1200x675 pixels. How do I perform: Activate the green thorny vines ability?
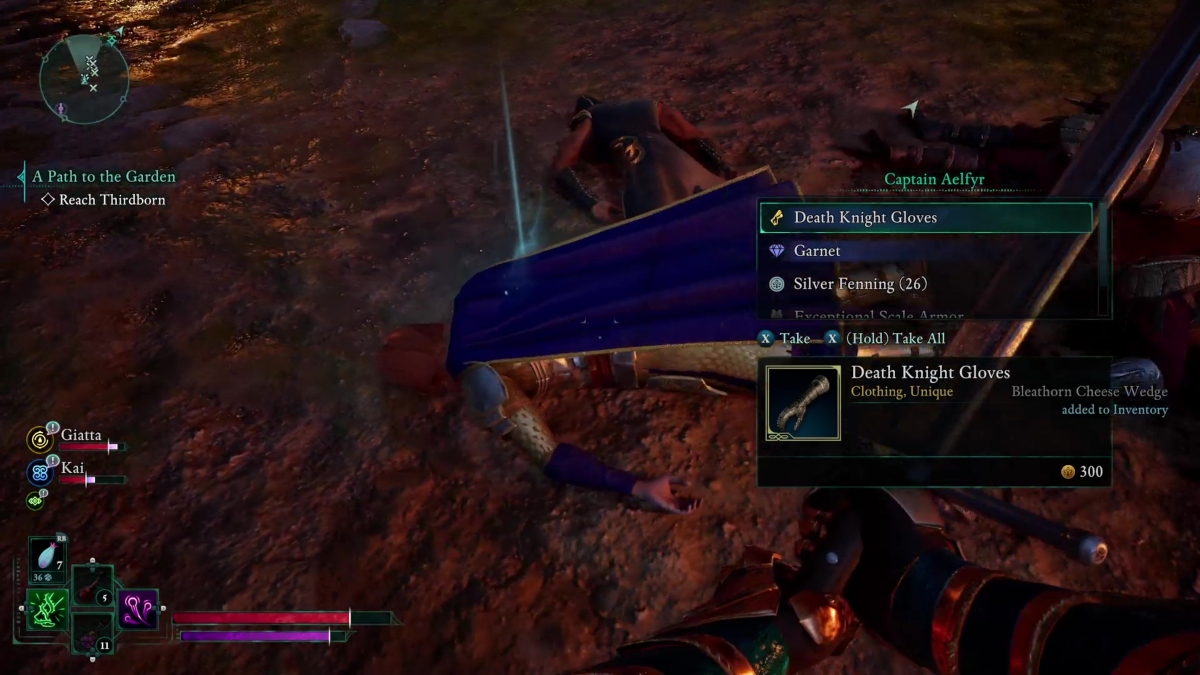(46, 610)
